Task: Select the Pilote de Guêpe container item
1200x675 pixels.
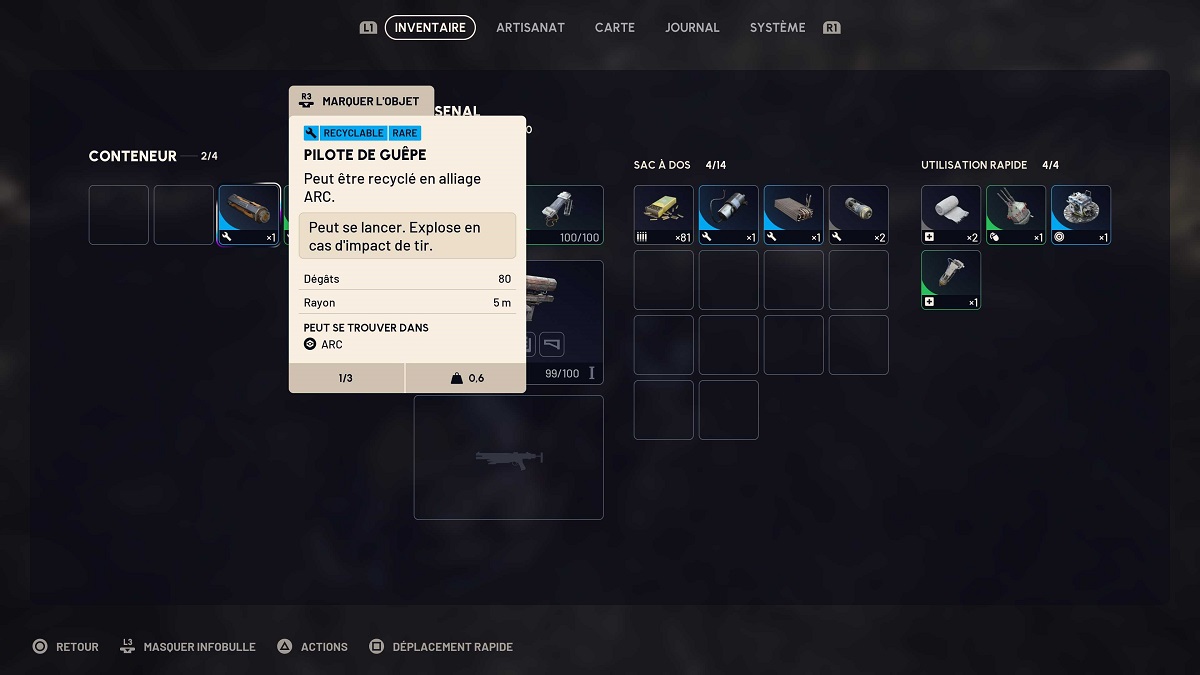Action: click(x=249, y=214)
